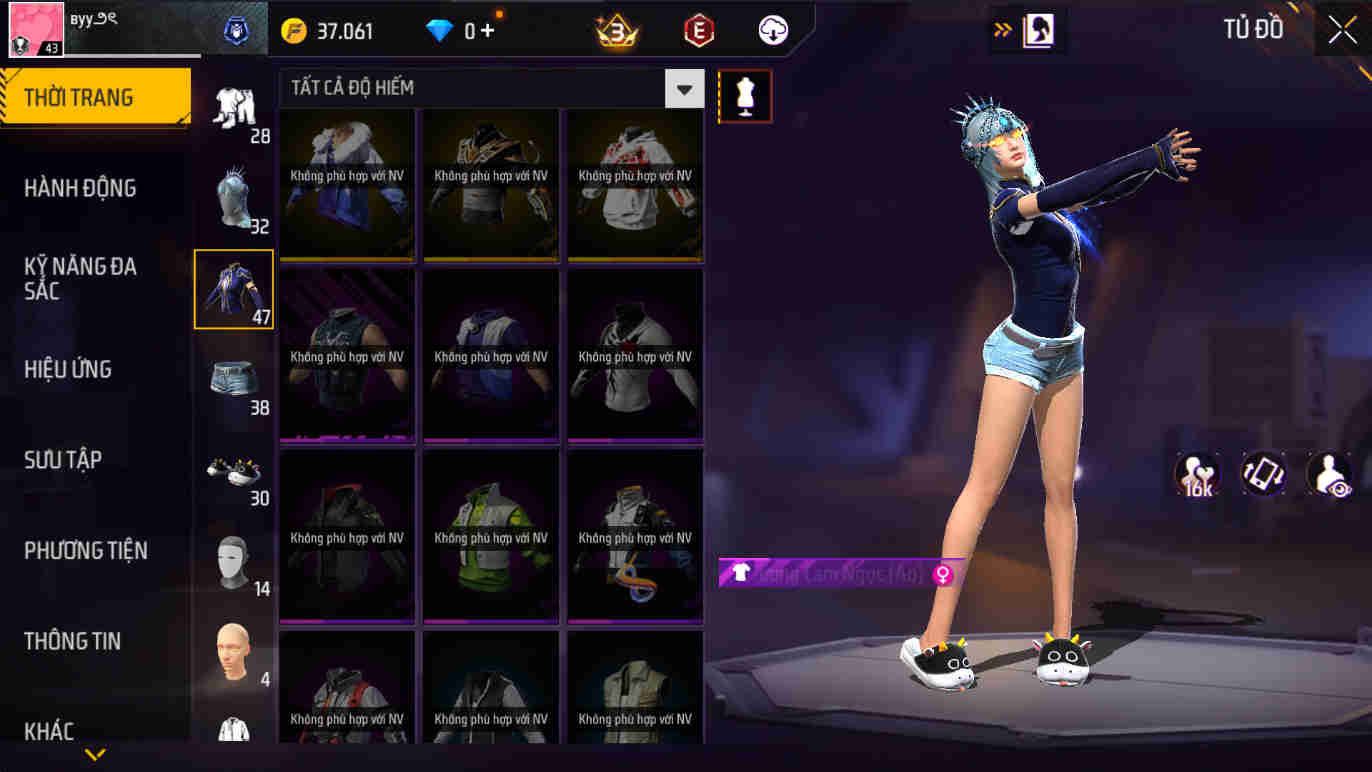Select the pants category icon in sidebar
This screenshot has height=772, width=1372.
tap(233, 110)
